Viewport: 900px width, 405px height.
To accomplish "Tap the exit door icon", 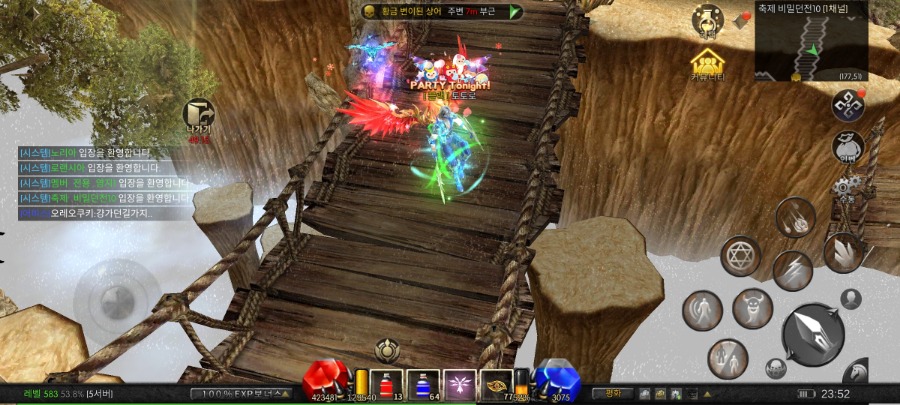I will coord(199,114).
